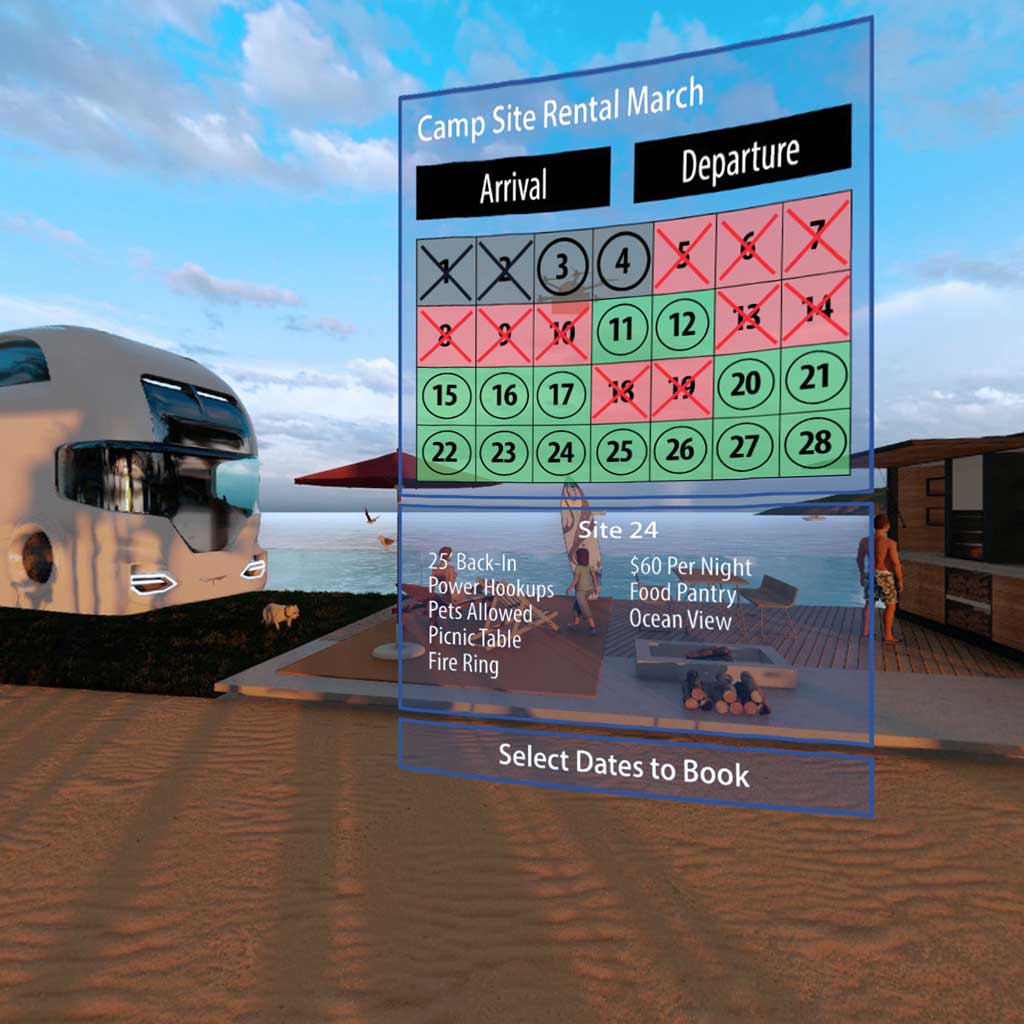1024x1024 pixels.
Task: Choose circled date 4
Action: (621, 264)
